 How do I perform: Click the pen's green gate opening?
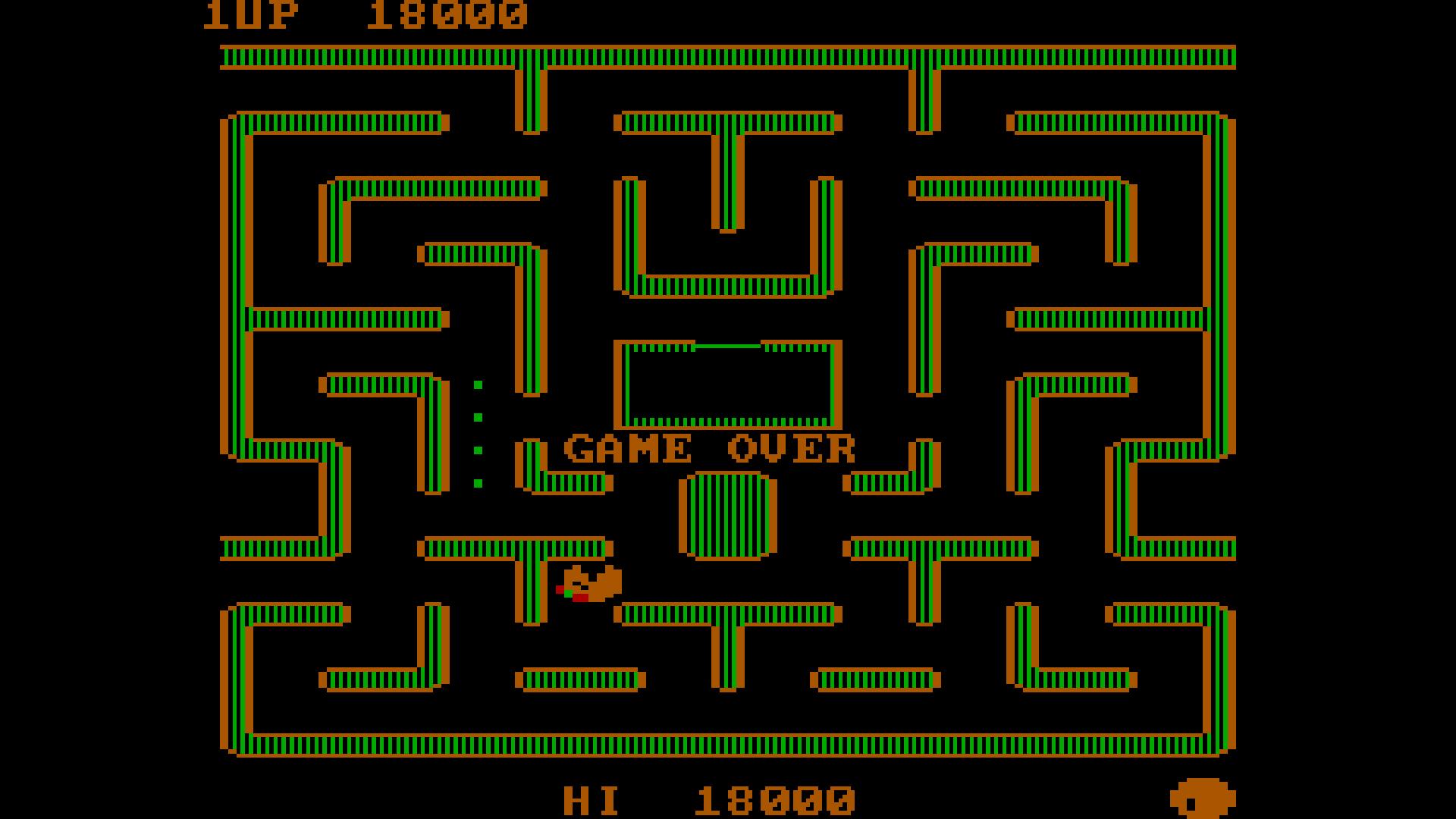click(728, 345)
